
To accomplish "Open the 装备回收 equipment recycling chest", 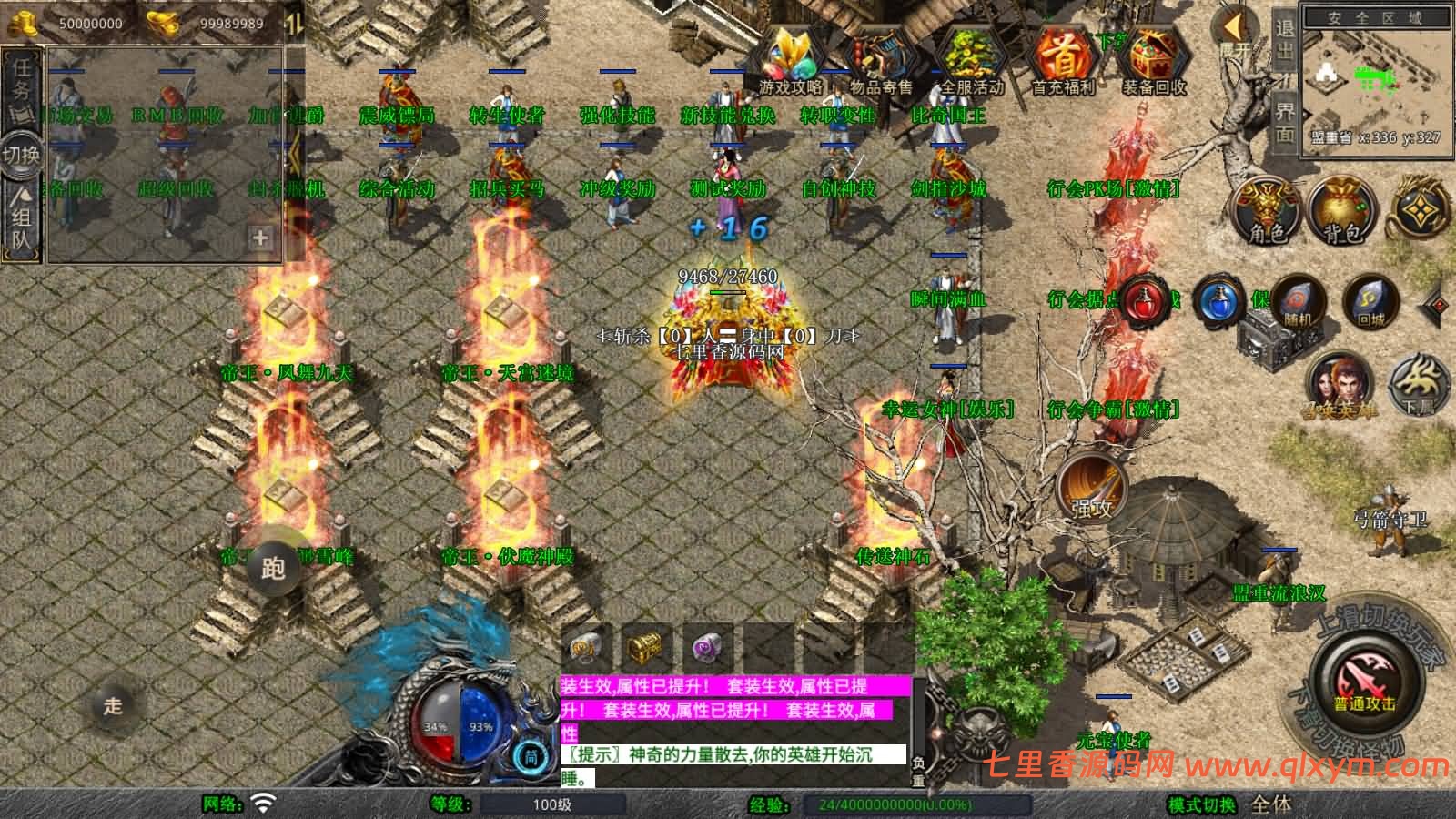I will click(x=1153, y=58).
